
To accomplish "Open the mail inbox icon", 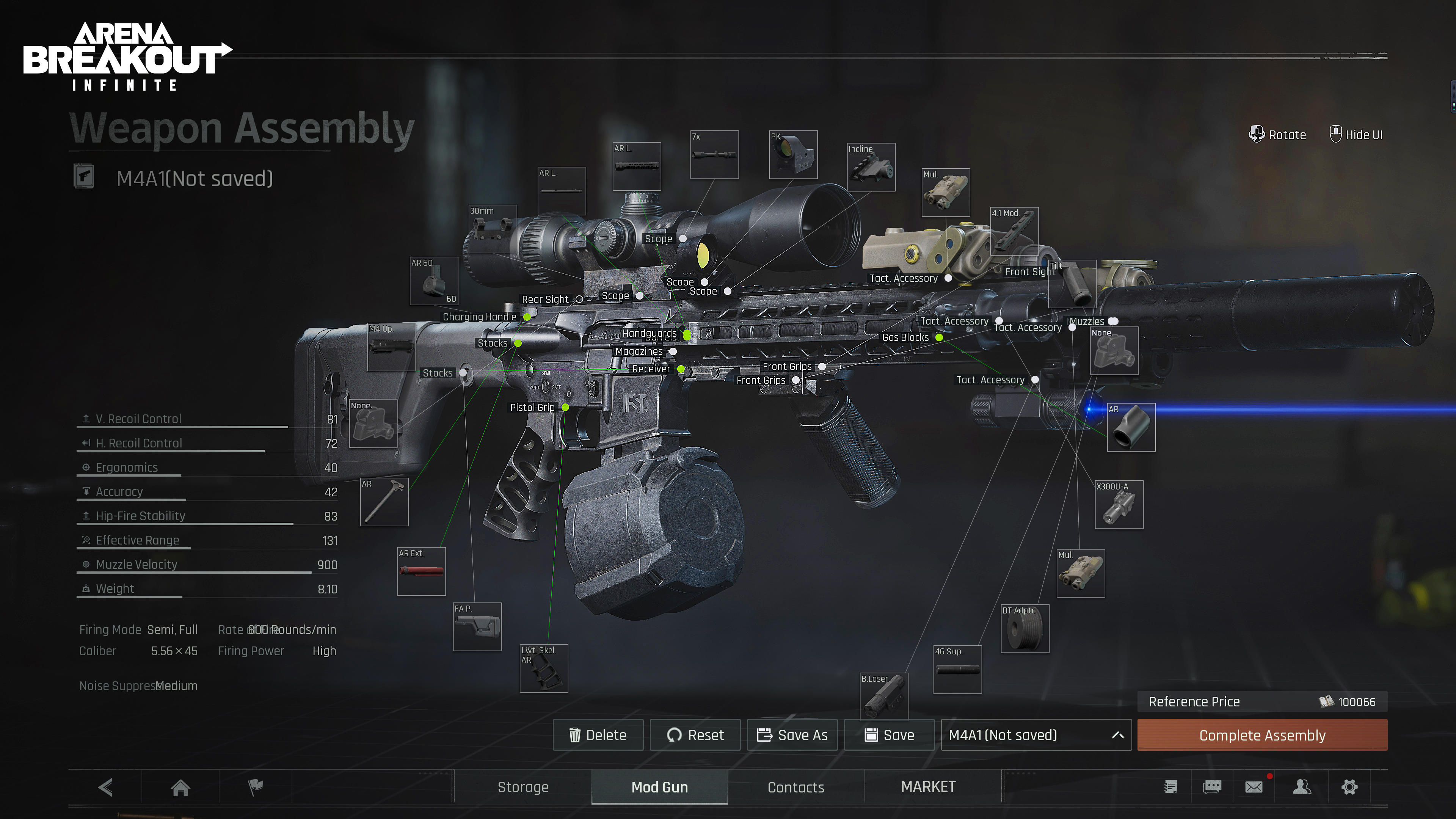I will (x=1253, y=787).
